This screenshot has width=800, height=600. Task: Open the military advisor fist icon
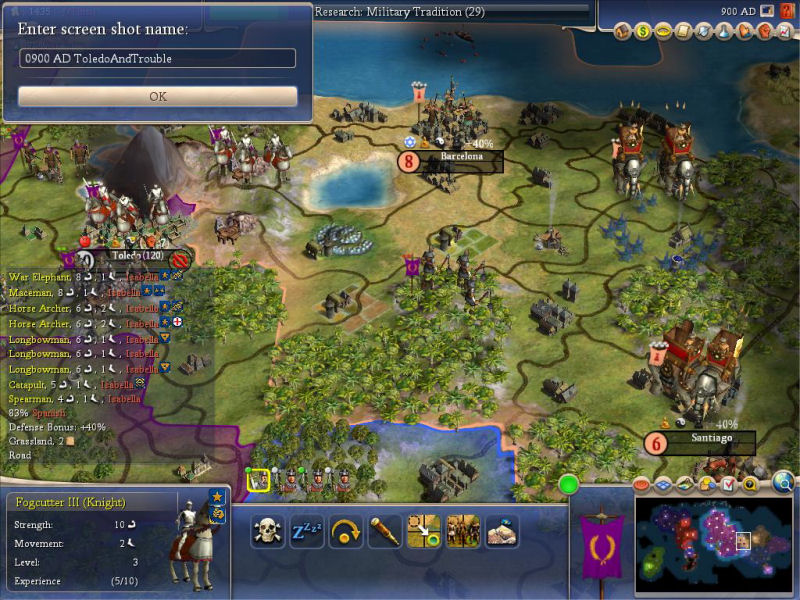pyautogui.click(x=763, y=32)
